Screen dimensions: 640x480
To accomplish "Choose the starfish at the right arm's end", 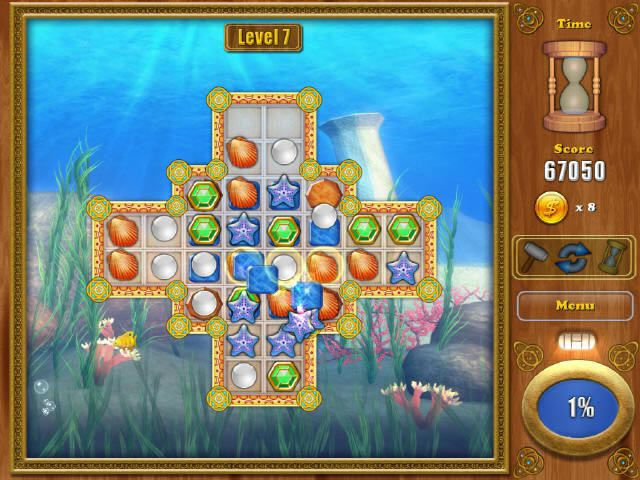I will click(403, 266).
